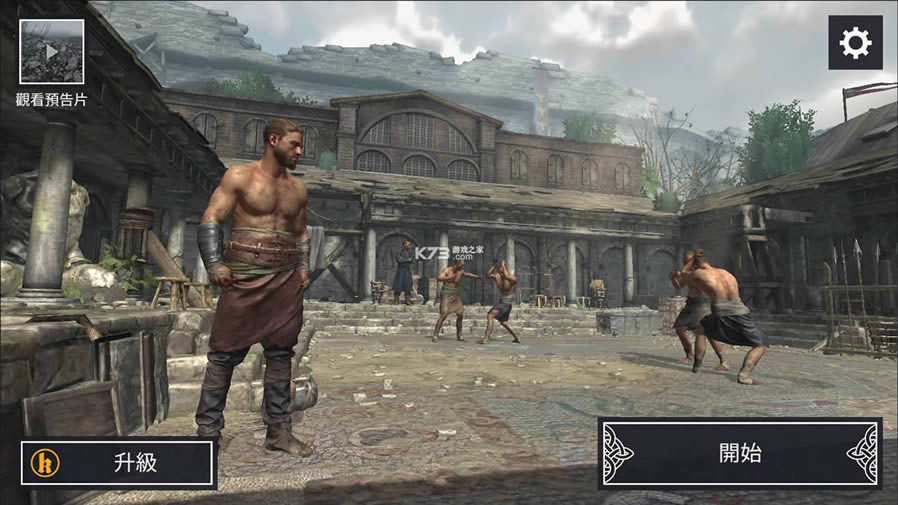Open the 升級 upgrade menu
This screenshot has height=505, width=898.
119,463
